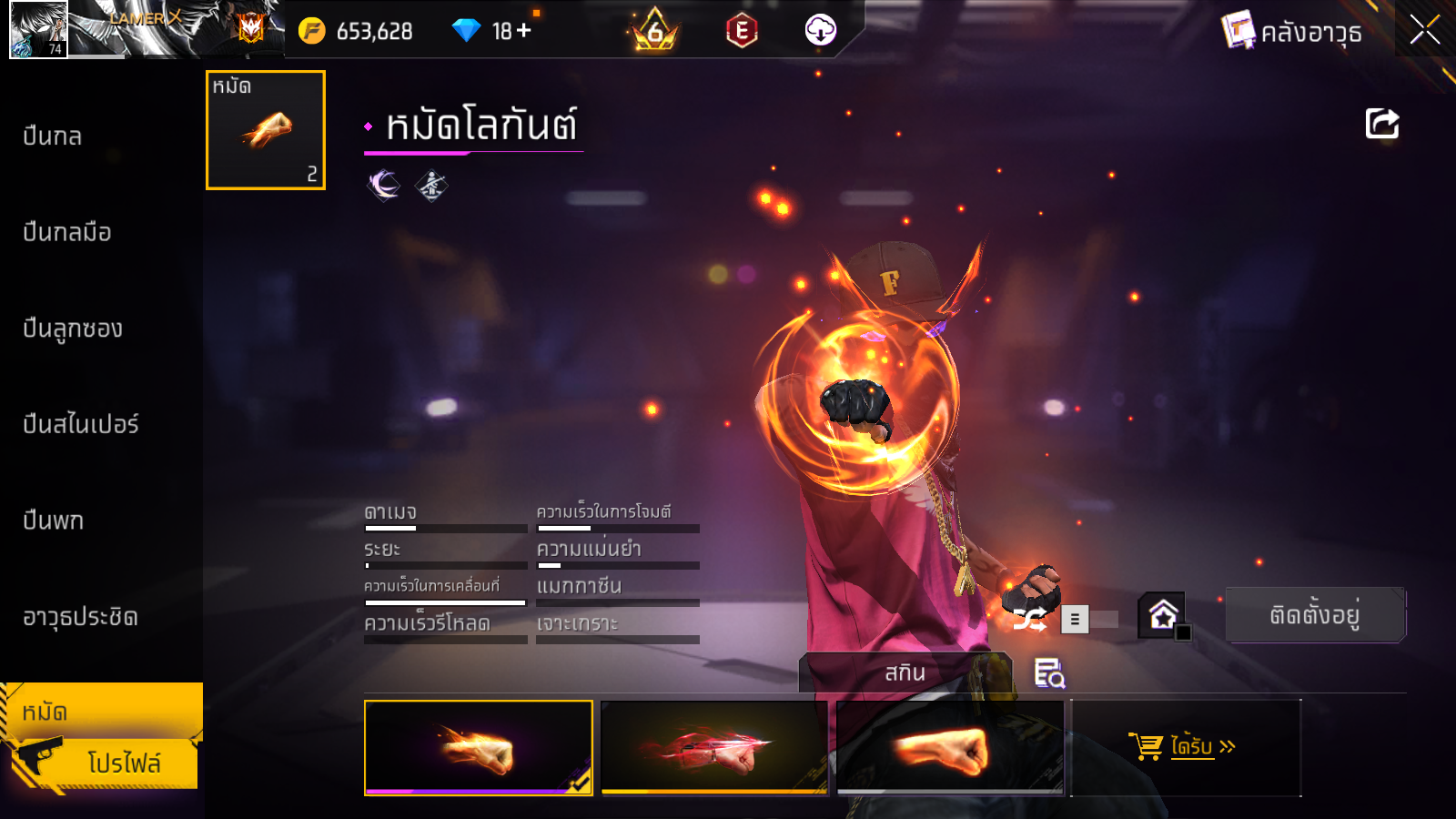Screen dimensions: 1456x819
Task: Choose the ปืนลูกซอง category
Action: [73, 329]
